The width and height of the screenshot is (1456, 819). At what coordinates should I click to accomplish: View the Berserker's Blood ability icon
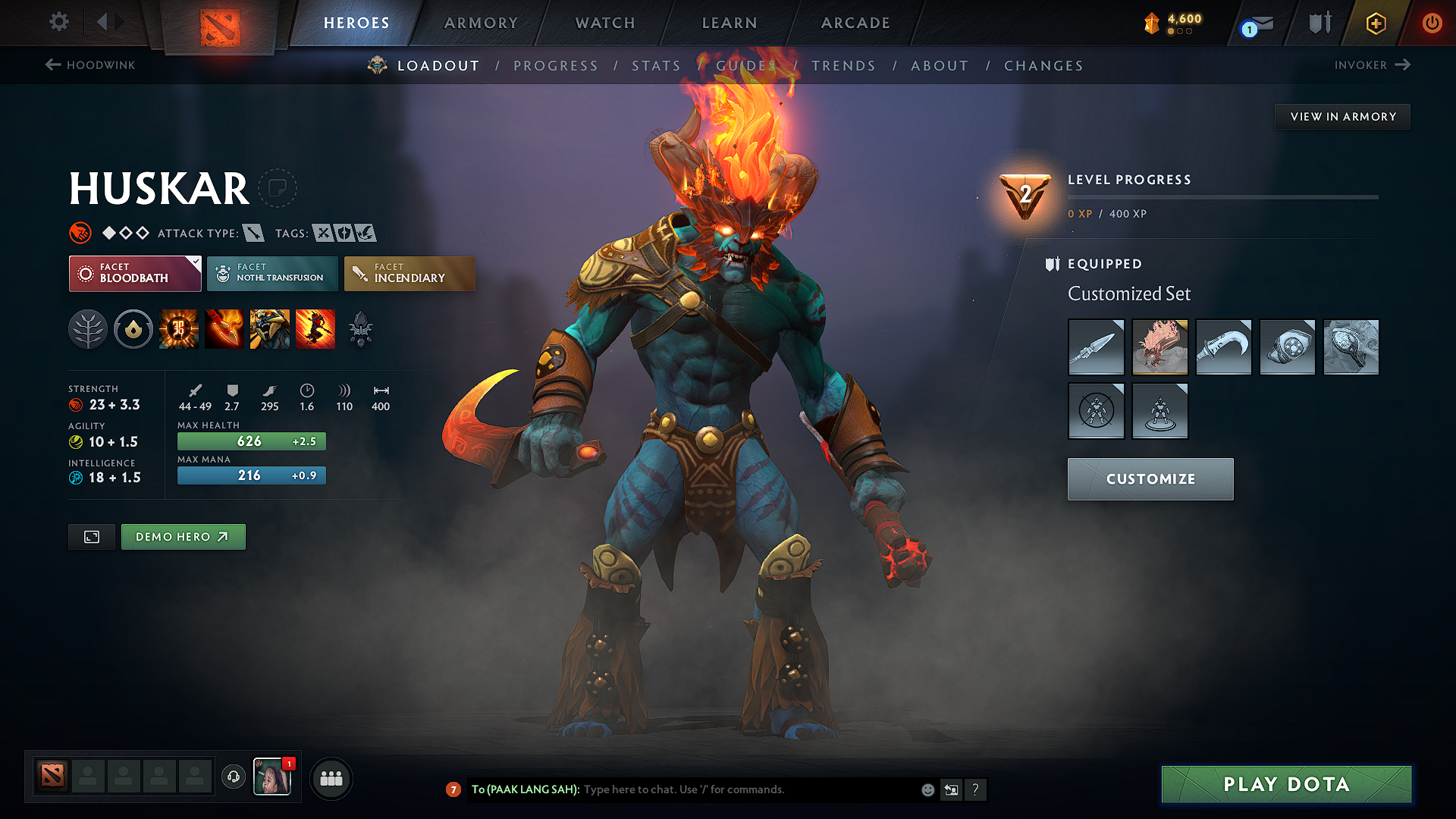270,329
